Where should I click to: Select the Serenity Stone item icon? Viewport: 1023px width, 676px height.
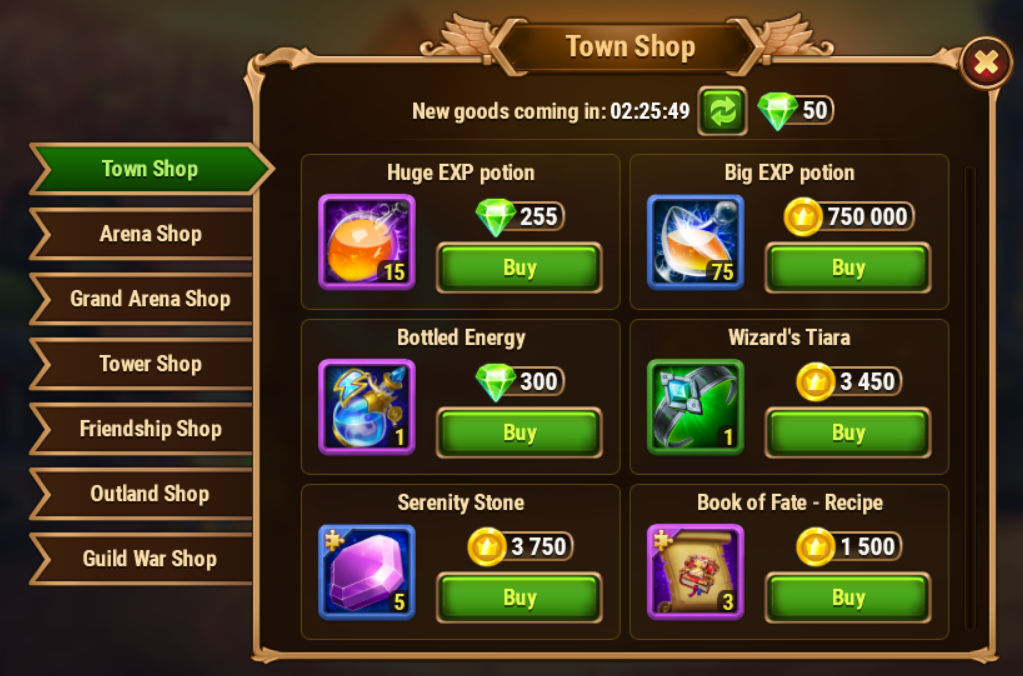click(x=367, y=572)
